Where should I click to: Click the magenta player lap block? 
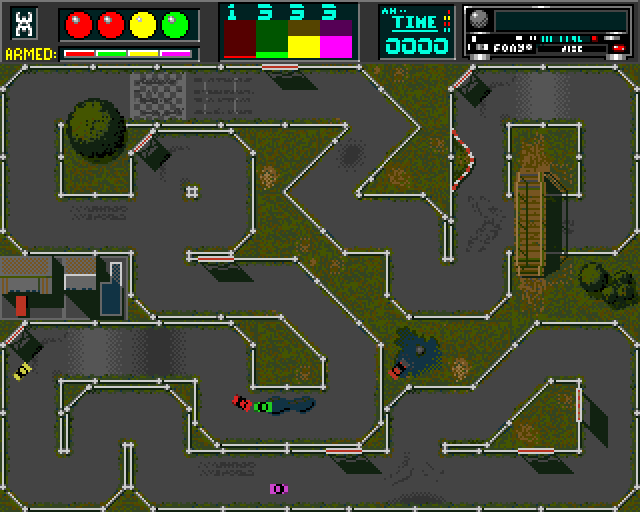coord(336,39)
